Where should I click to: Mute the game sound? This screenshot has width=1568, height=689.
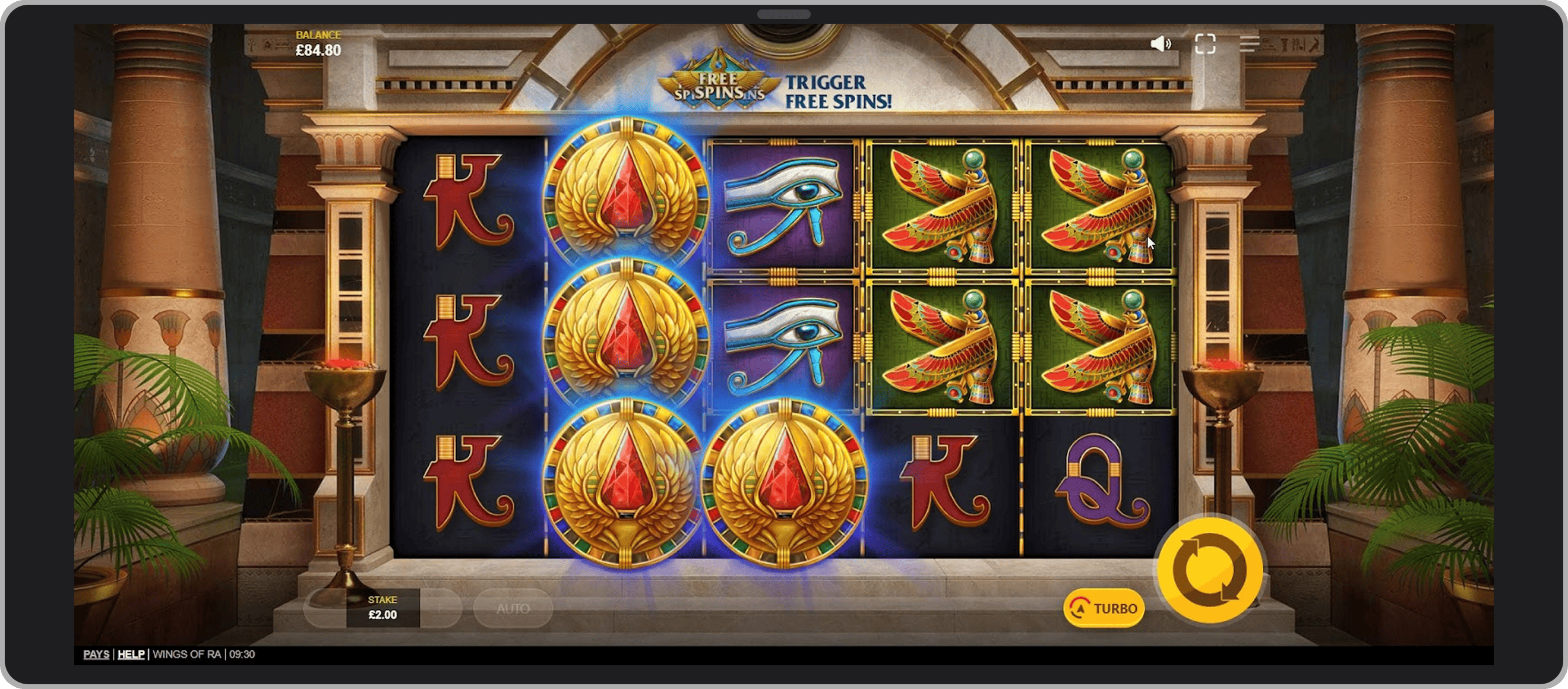tap(1160, 44)
